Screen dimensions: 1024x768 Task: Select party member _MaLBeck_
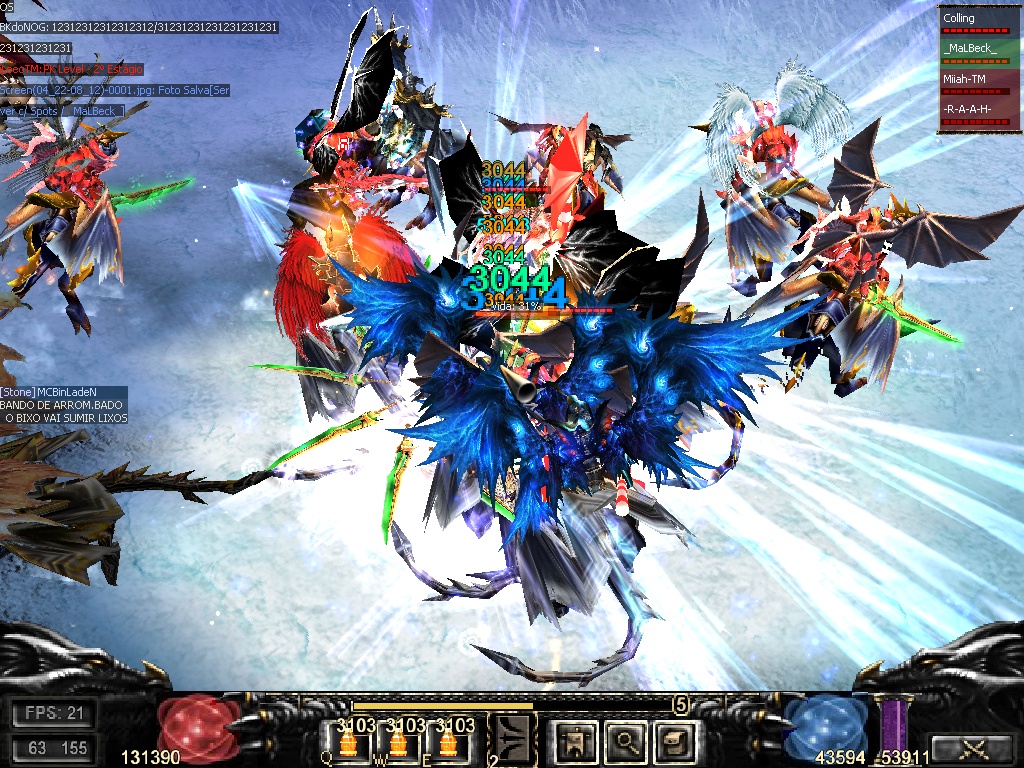(x=979, y=52)
